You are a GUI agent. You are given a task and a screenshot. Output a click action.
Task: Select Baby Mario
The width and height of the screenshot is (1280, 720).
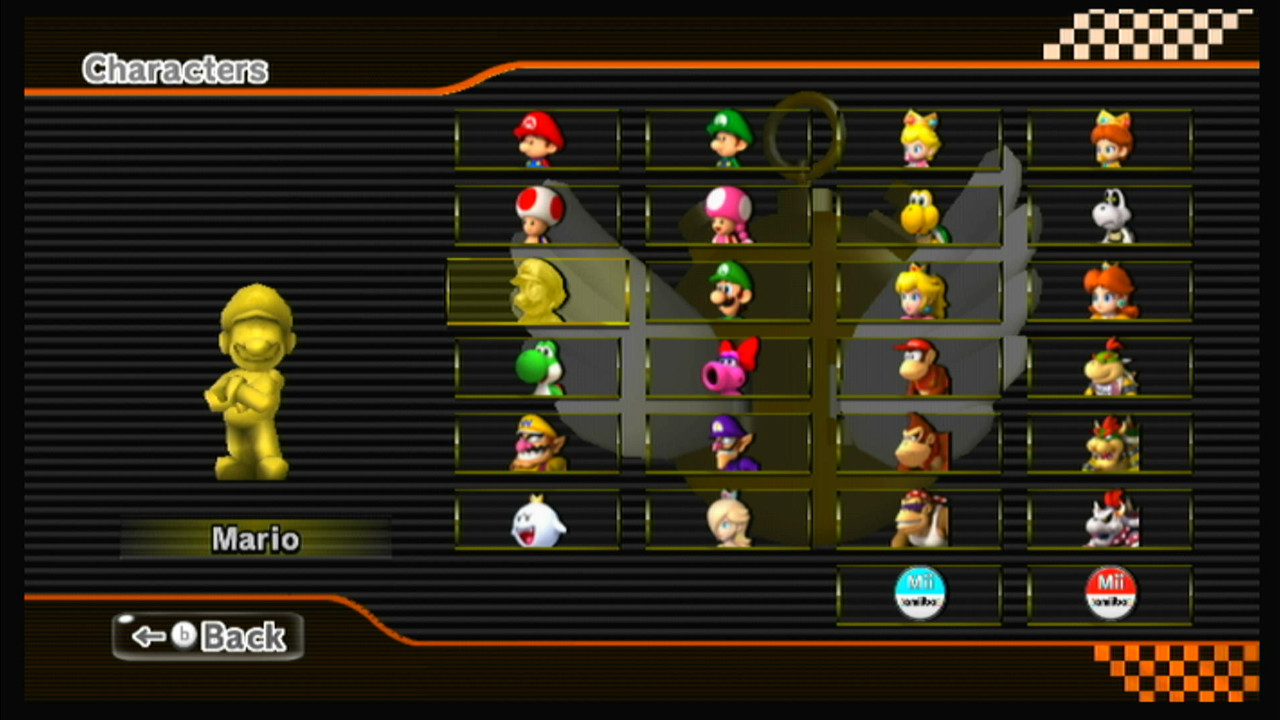pyautogui.click(x=536, y=140)
